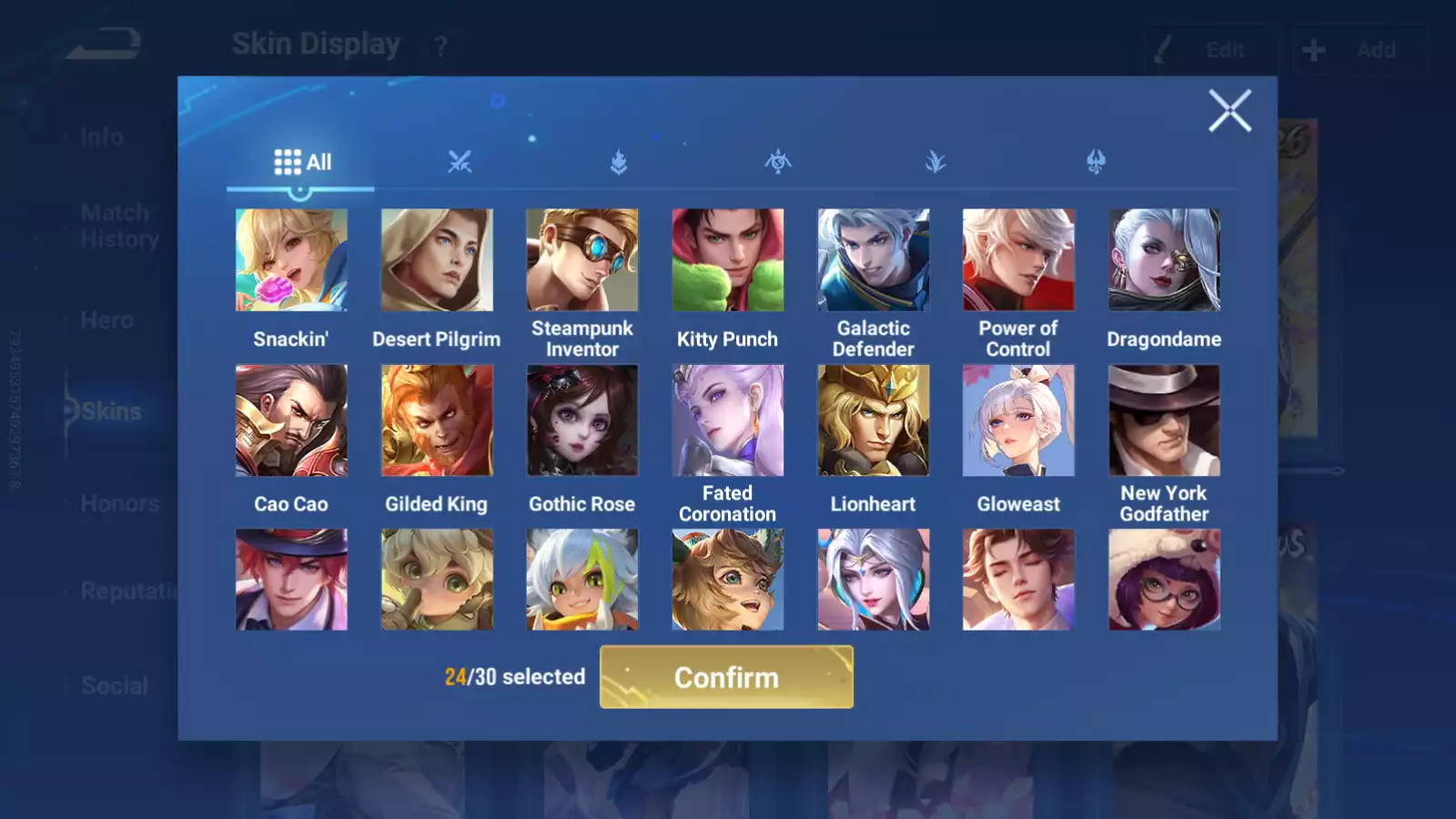Choose the Desert Pilgrim skin
1456x819 pixels.
[437, 260]
